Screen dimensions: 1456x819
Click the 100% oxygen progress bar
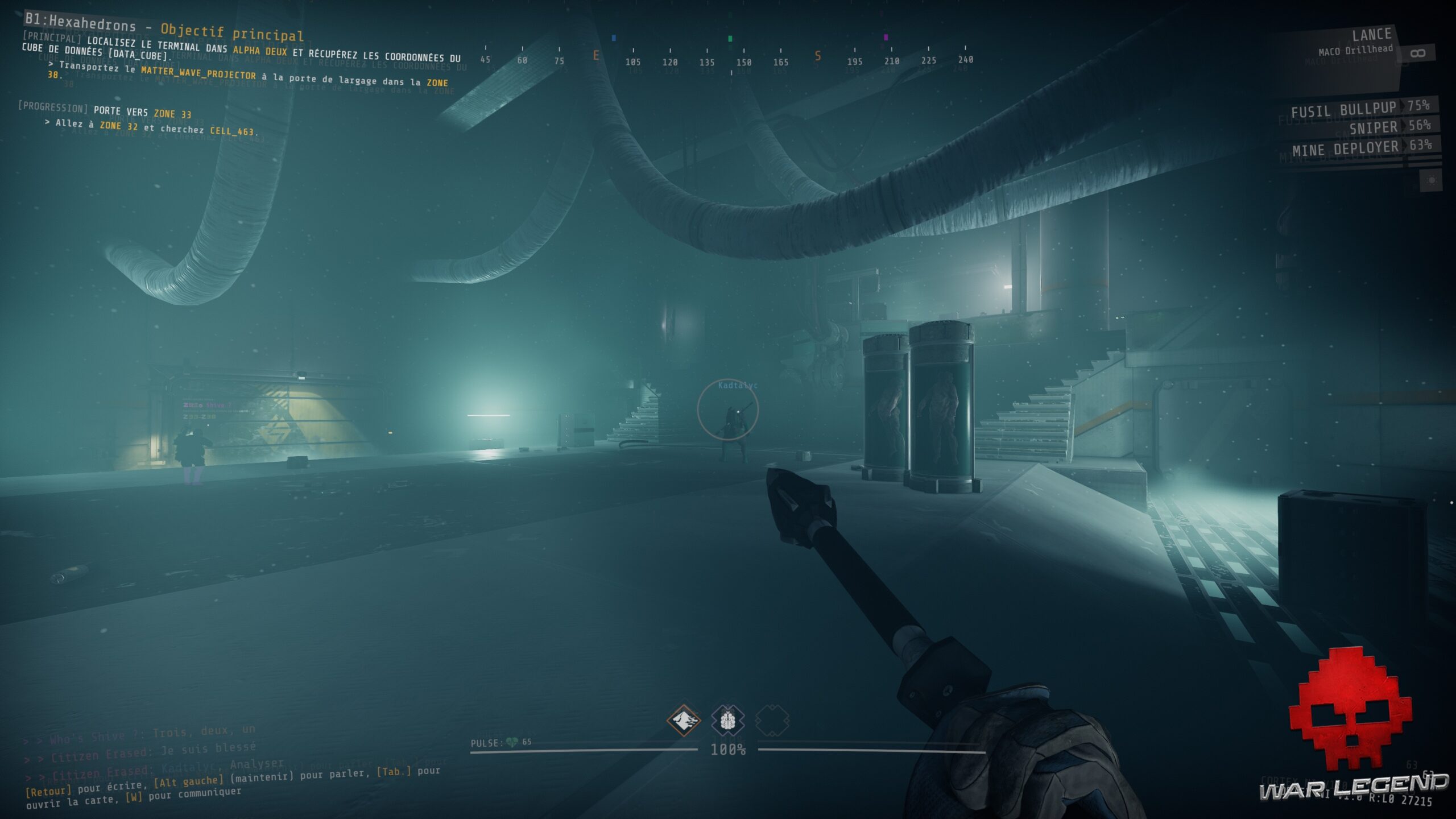click(728, 750)
